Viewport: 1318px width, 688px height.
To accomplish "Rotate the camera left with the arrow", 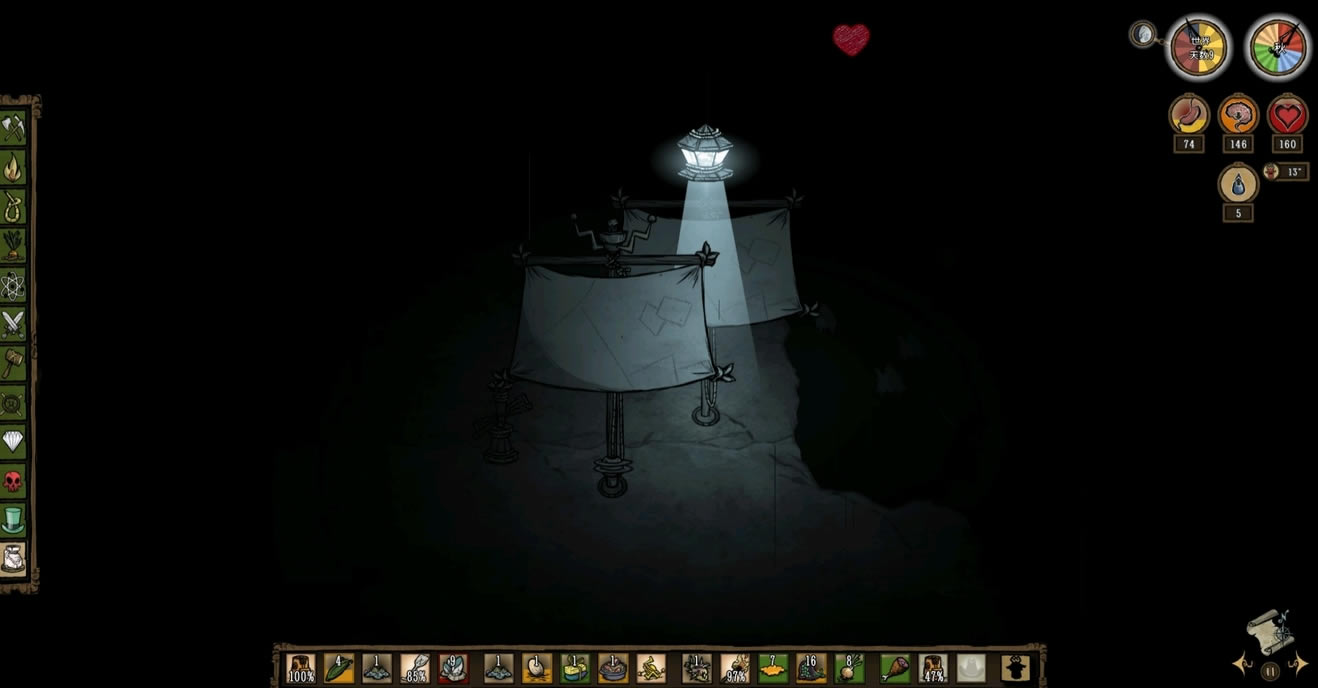I will (x=1244, y=664).
